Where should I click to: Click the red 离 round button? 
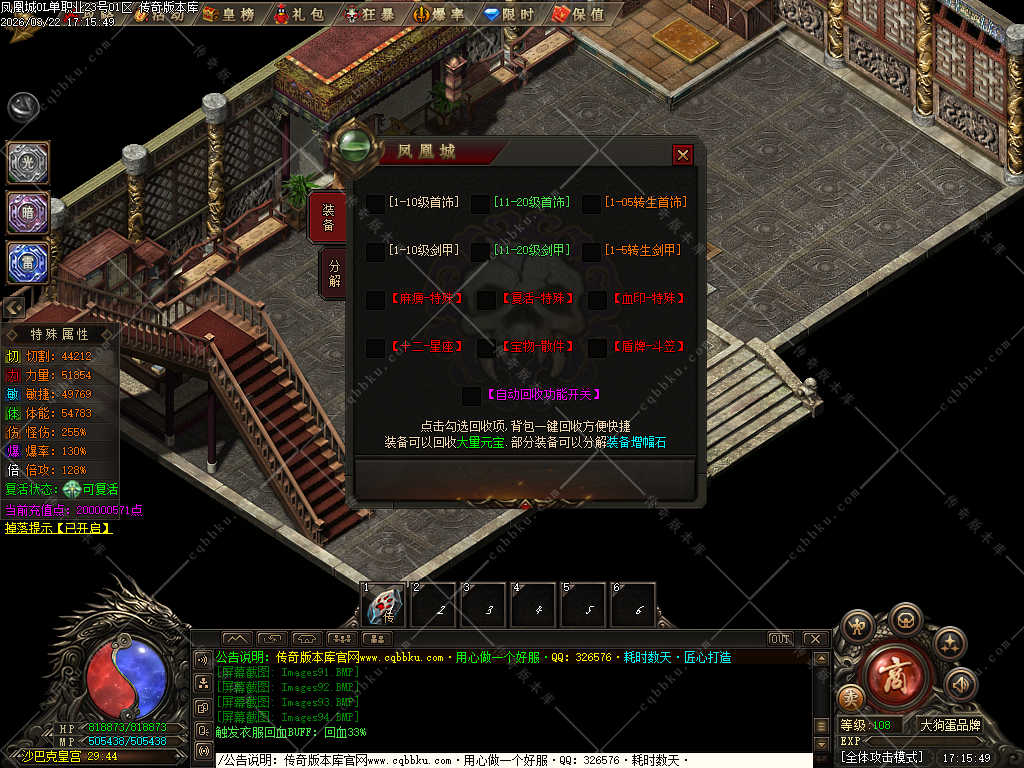tap(892, 674)
